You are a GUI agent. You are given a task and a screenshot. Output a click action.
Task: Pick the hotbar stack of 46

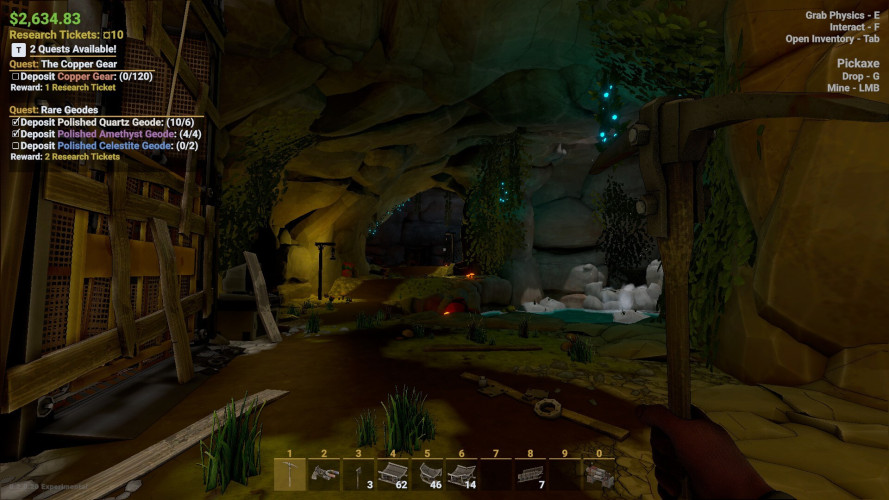[427, 474]
